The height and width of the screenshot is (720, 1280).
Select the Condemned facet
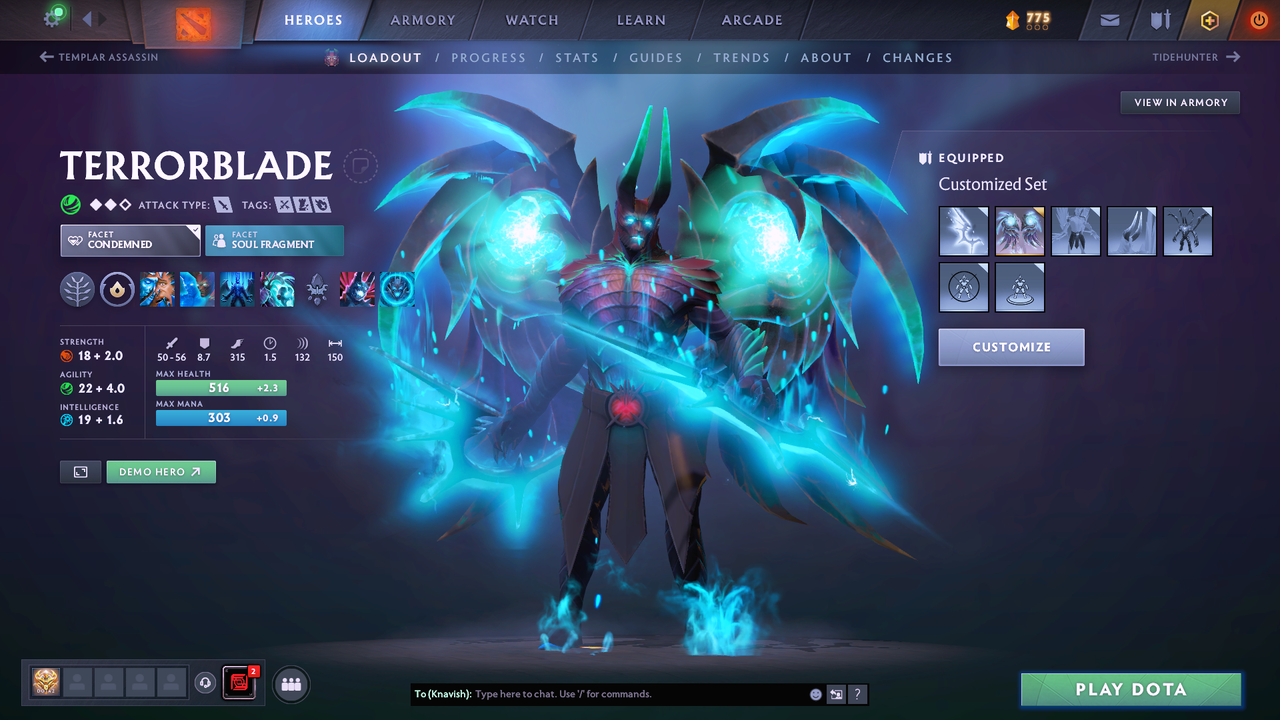130,240
